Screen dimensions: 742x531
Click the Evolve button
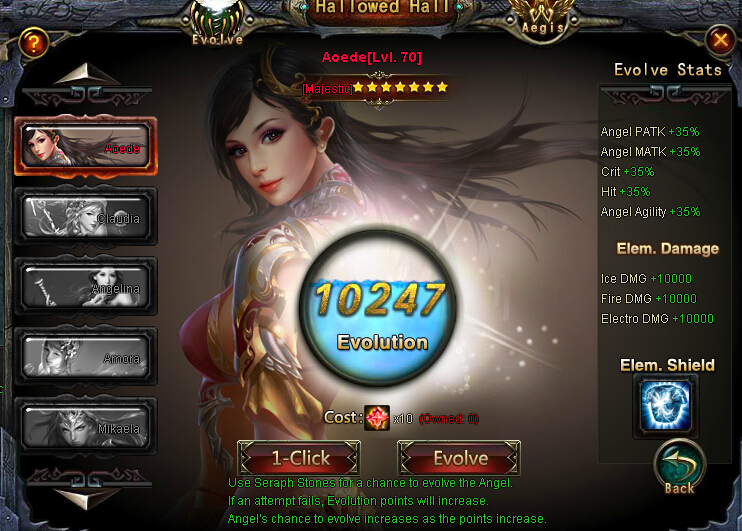pyautogui.click(x=460, y=459)
